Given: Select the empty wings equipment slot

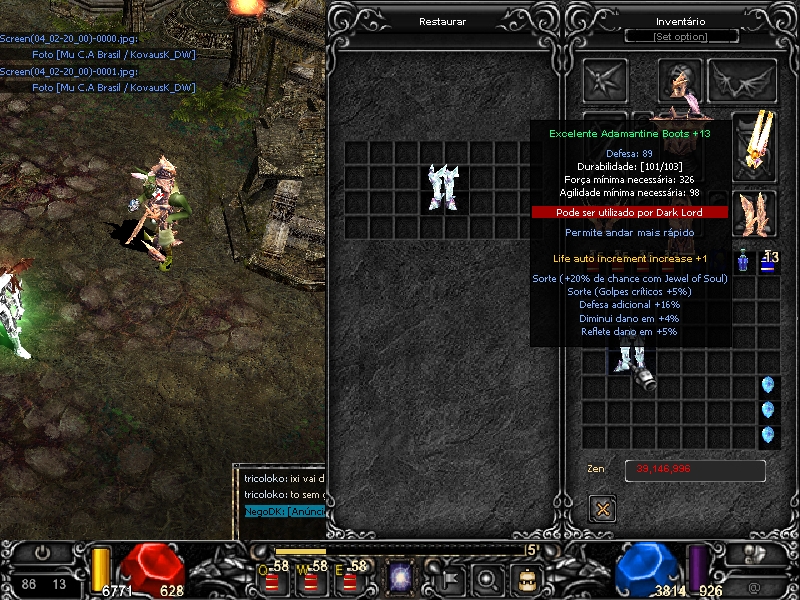Looking at the screenshot, I should point(742,80).
